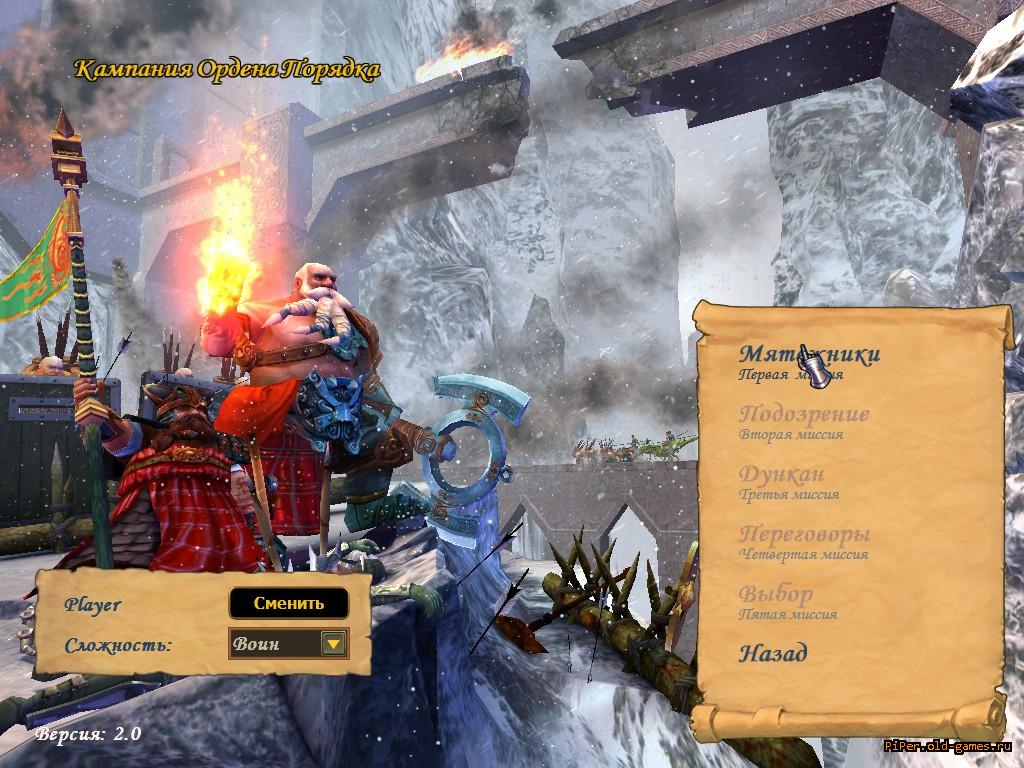The width and height of the screenshot is (1024, 768).
Task: Go back with Назад
Action: pyautogui.click(x=773, y=654)
